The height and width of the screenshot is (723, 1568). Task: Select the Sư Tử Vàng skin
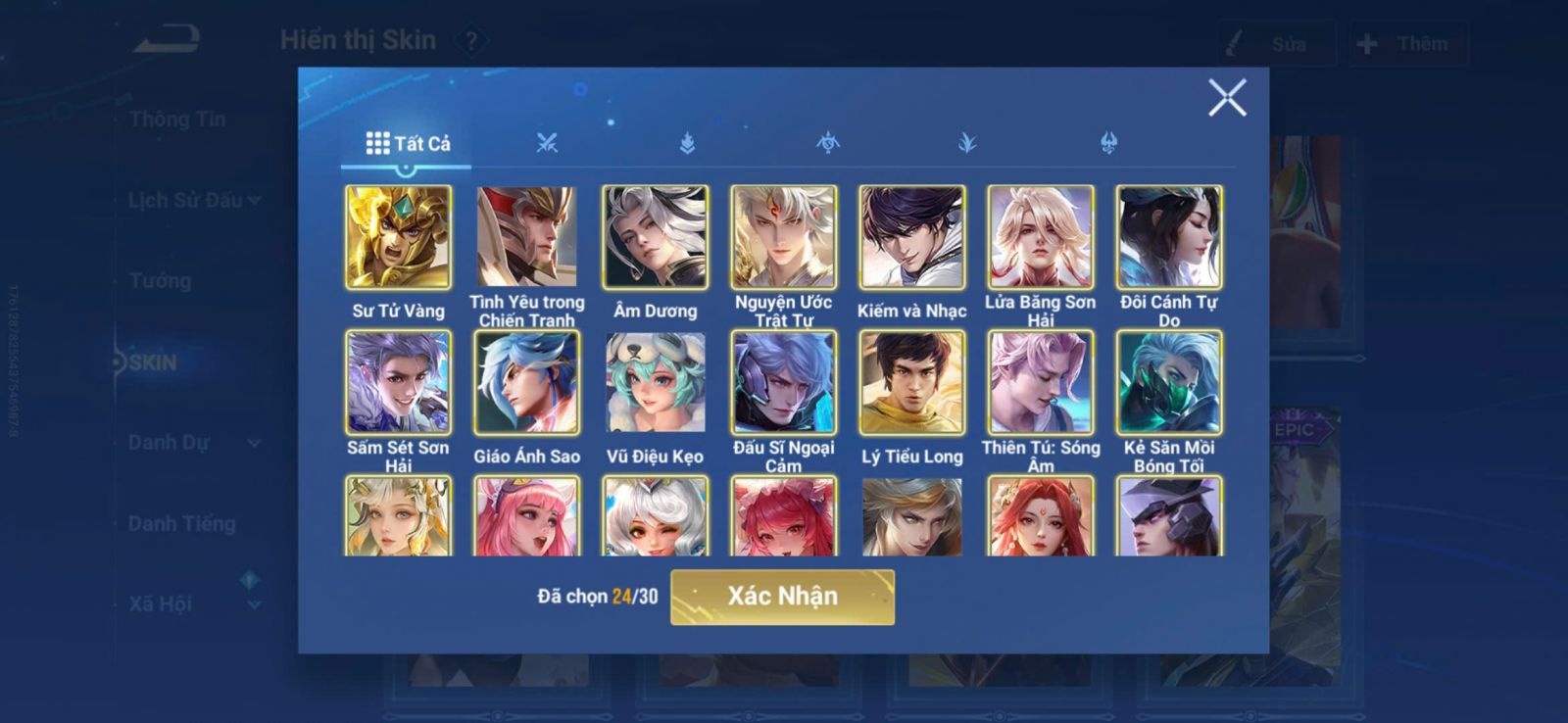[398, 237]
